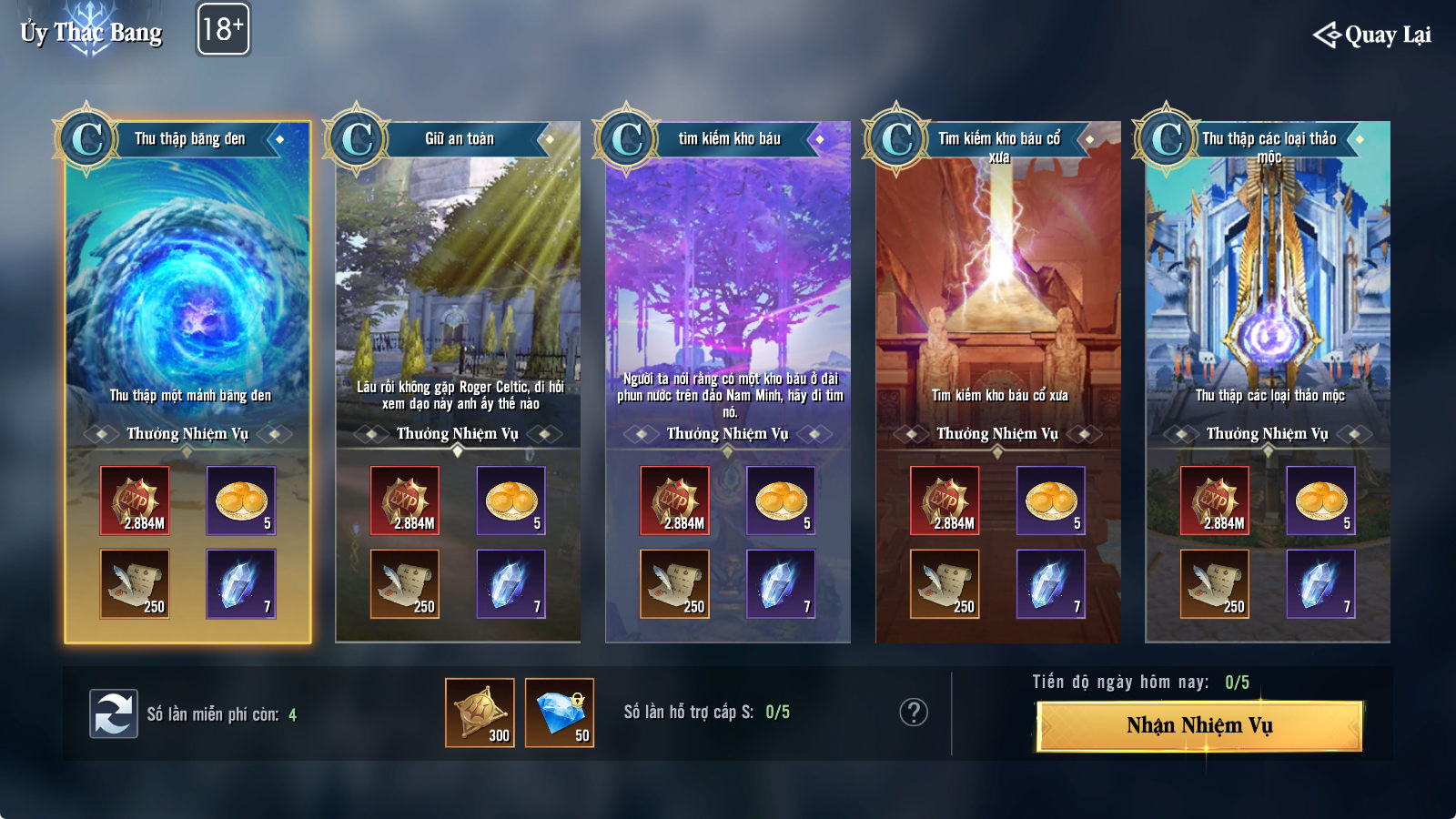
Task: Refresh the mission list with the arrows icon
Action: [x=114, y=713]
